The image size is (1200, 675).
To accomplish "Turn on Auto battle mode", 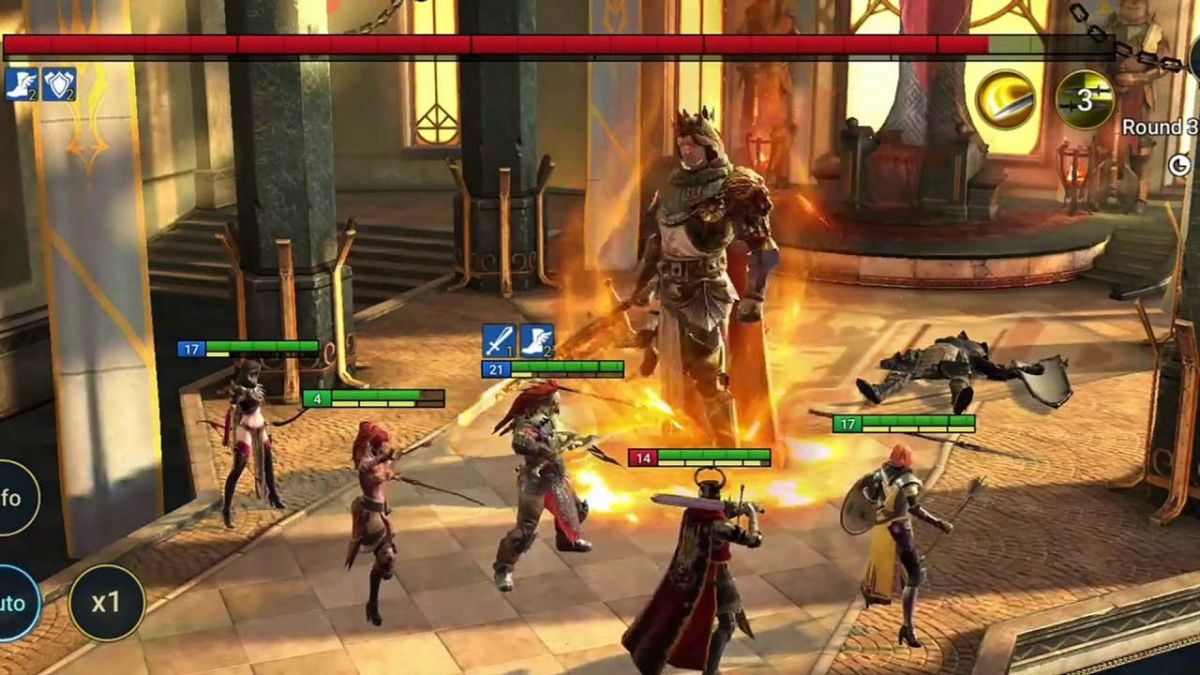I will click(14, 603).
